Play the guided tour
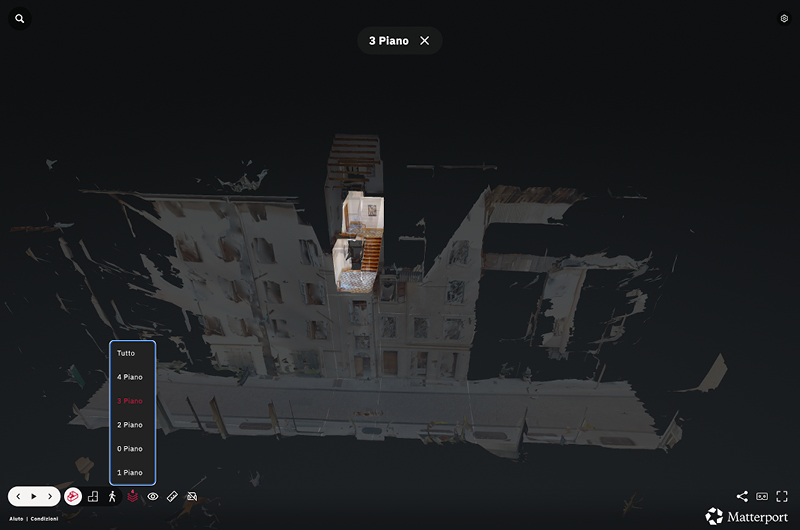The width and height of the screenshot is (800, 530). pyautogui.click(x=34, y=496)
